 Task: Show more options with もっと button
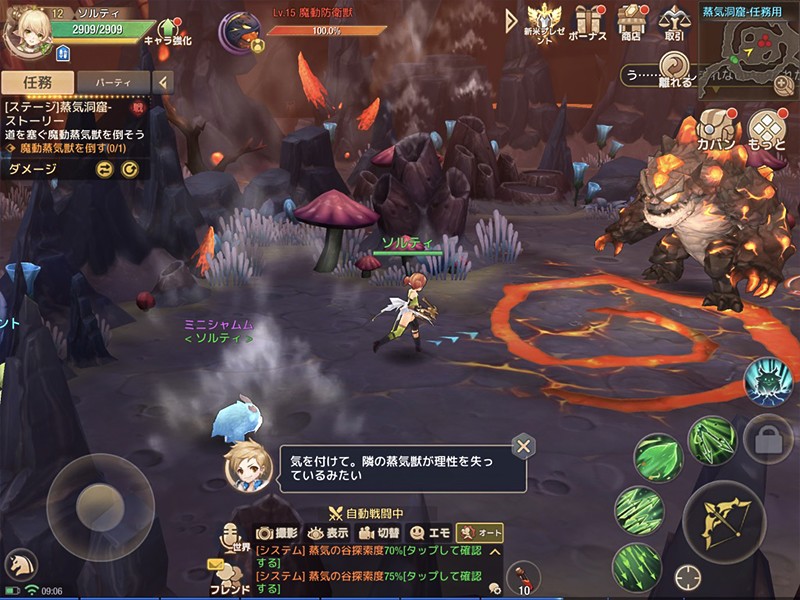[767, 130]
